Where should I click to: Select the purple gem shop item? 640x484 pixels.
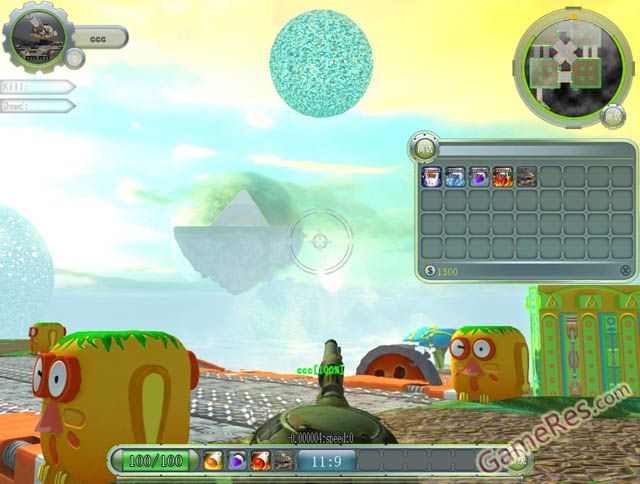[x=479, y=178]
